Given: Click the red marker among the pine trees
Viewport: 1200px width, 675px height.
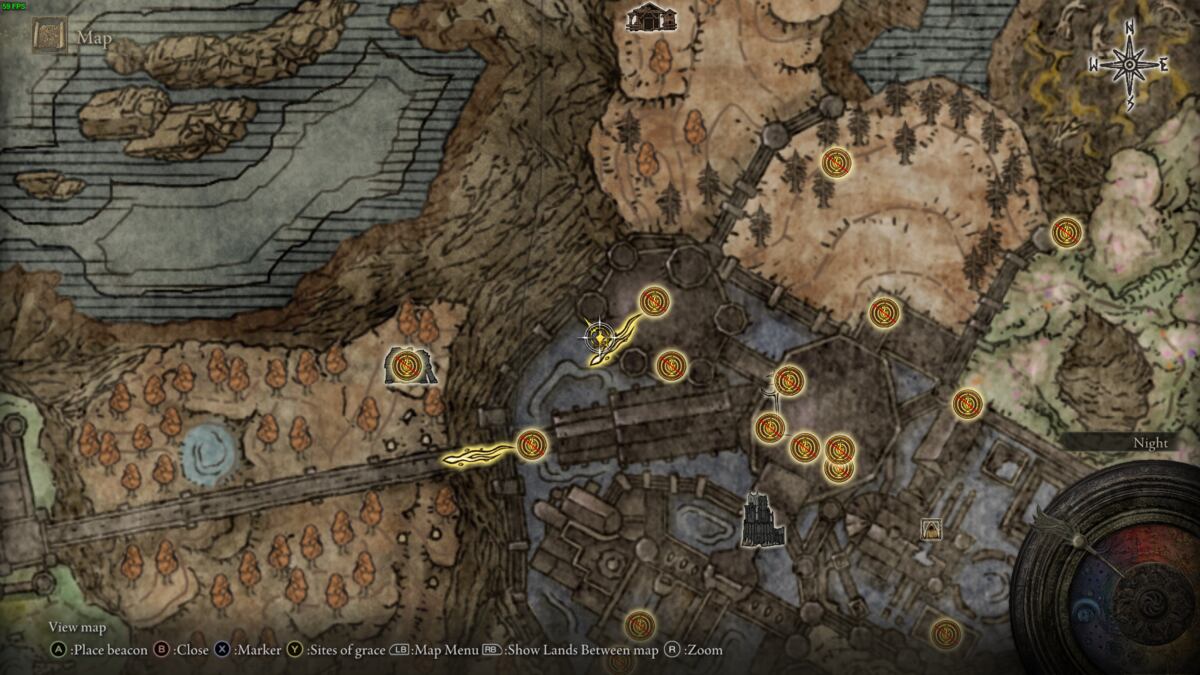Looking at the screenshot, I should (x=835, y=162).
